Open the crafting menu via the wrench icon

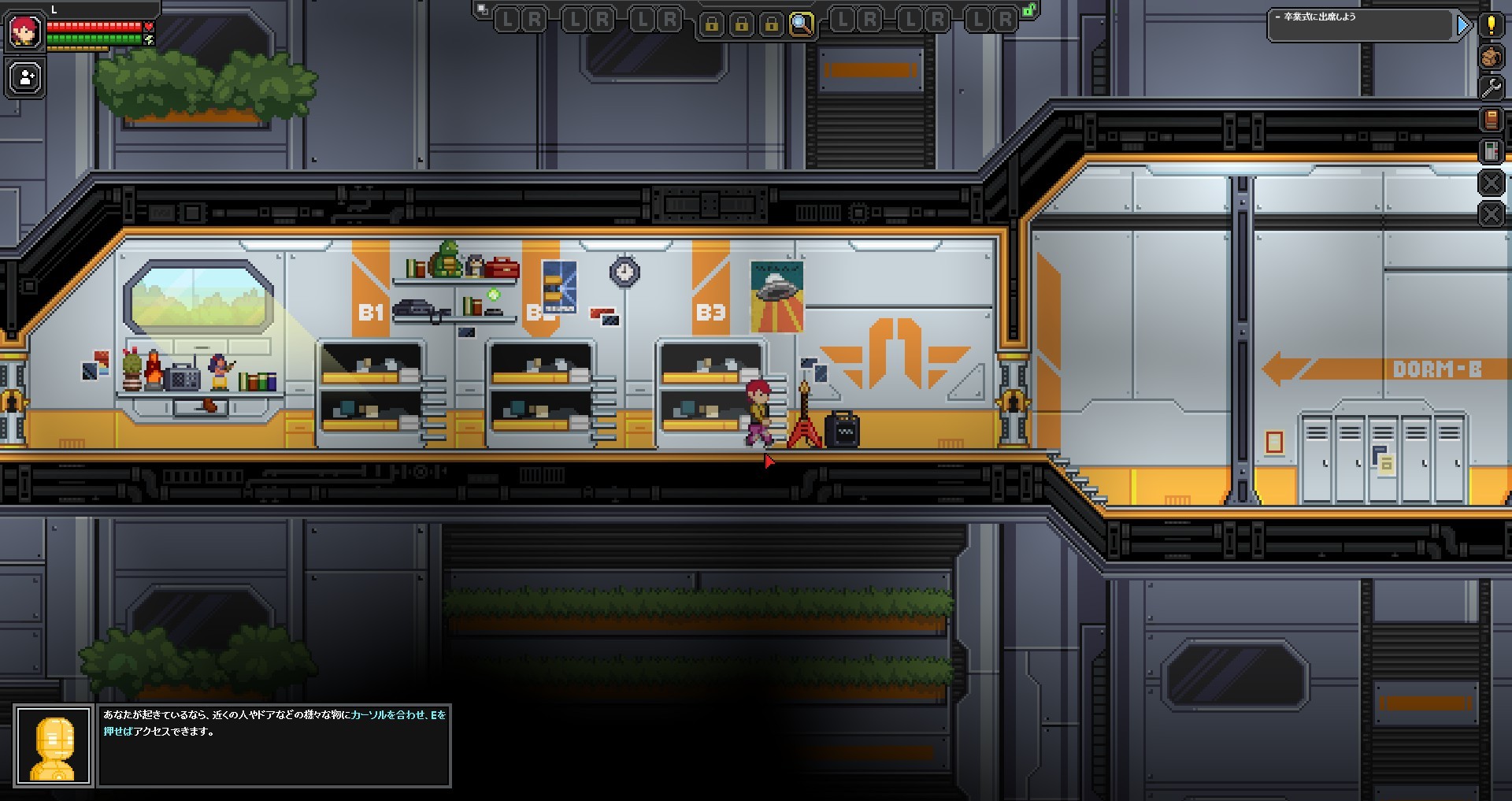[1491, 87]
